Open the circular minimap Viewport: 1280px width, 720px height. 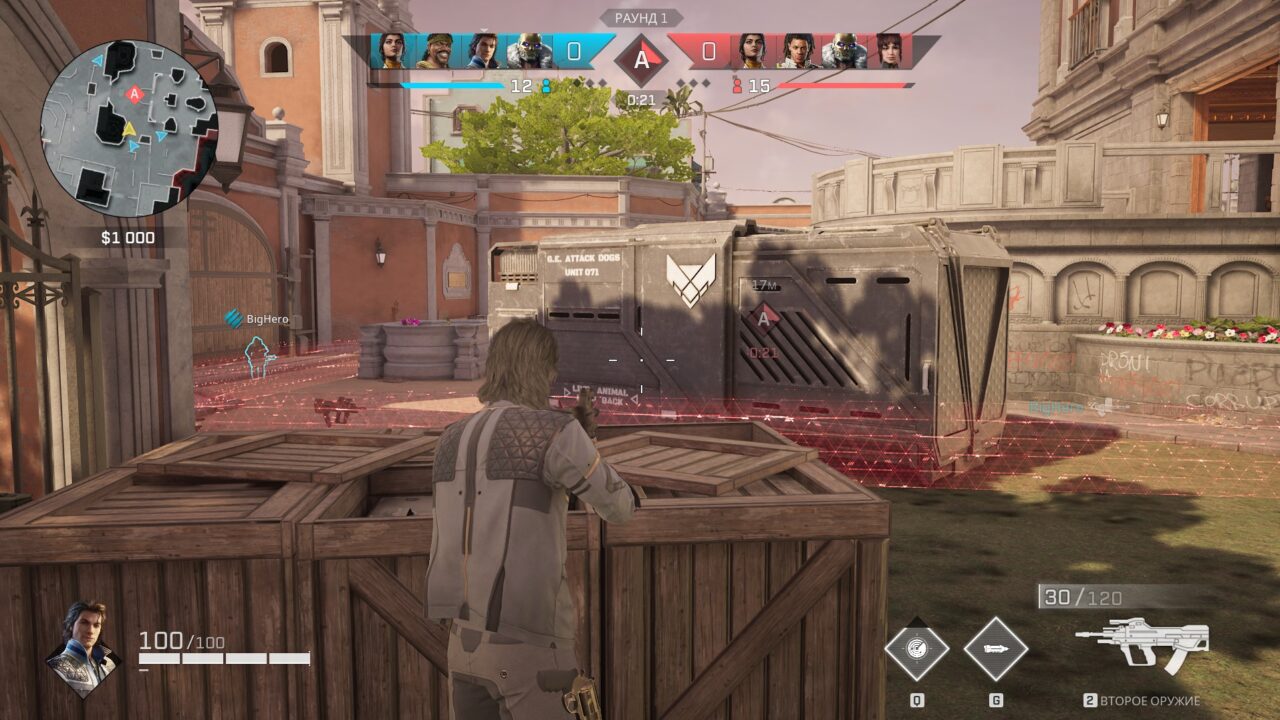(128, 128)
